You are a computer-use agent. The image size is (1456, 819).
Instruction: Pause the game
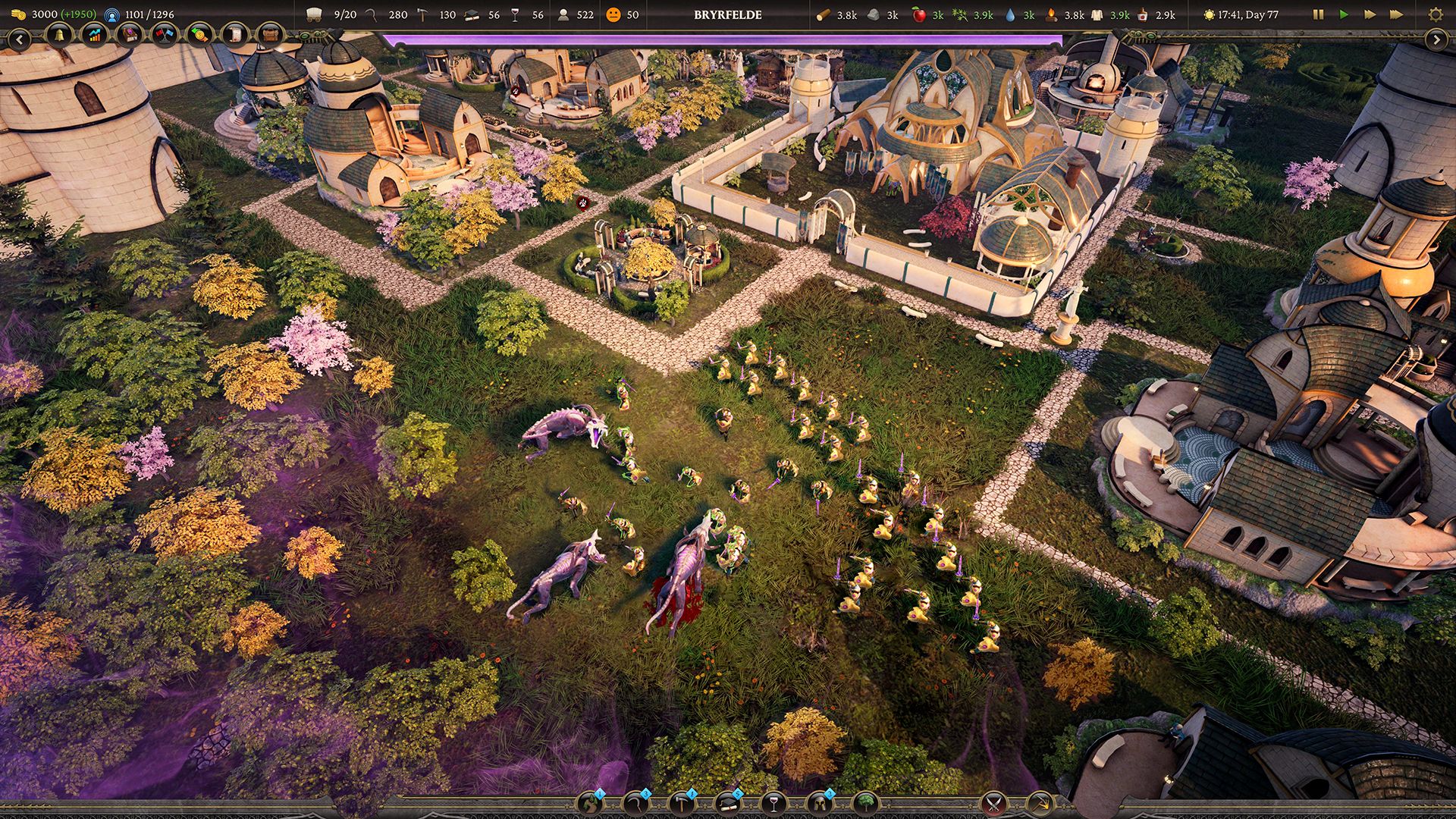coord(1318,14)
